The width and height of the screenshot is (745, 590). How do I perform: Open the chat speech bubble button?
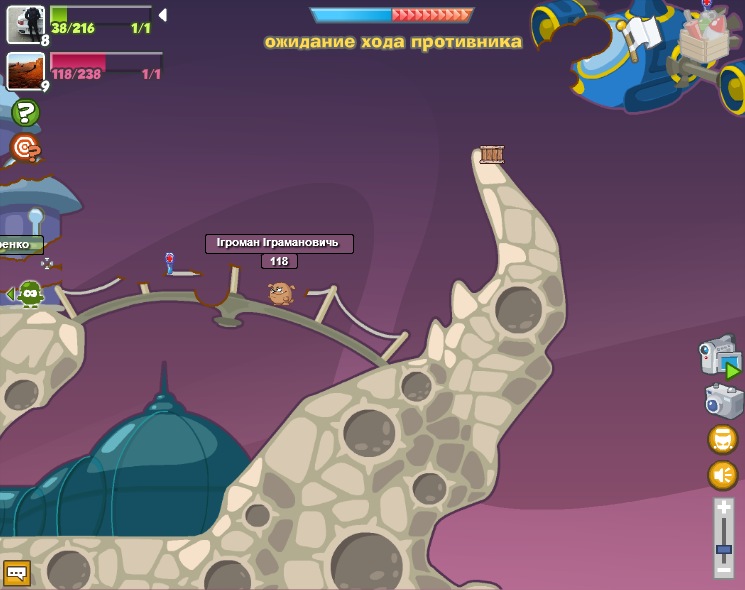click(16, 573)
